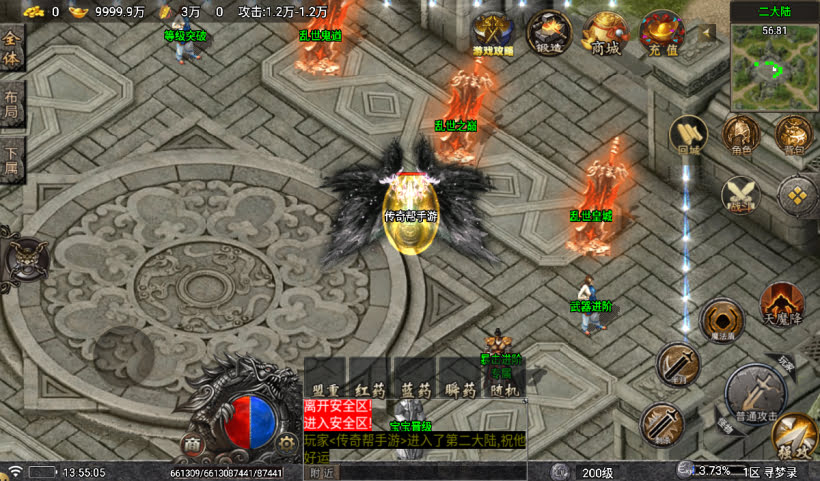820x481 pixels.
Task: Activate the 强攻 forced attack button
Action: pos(795,435)
